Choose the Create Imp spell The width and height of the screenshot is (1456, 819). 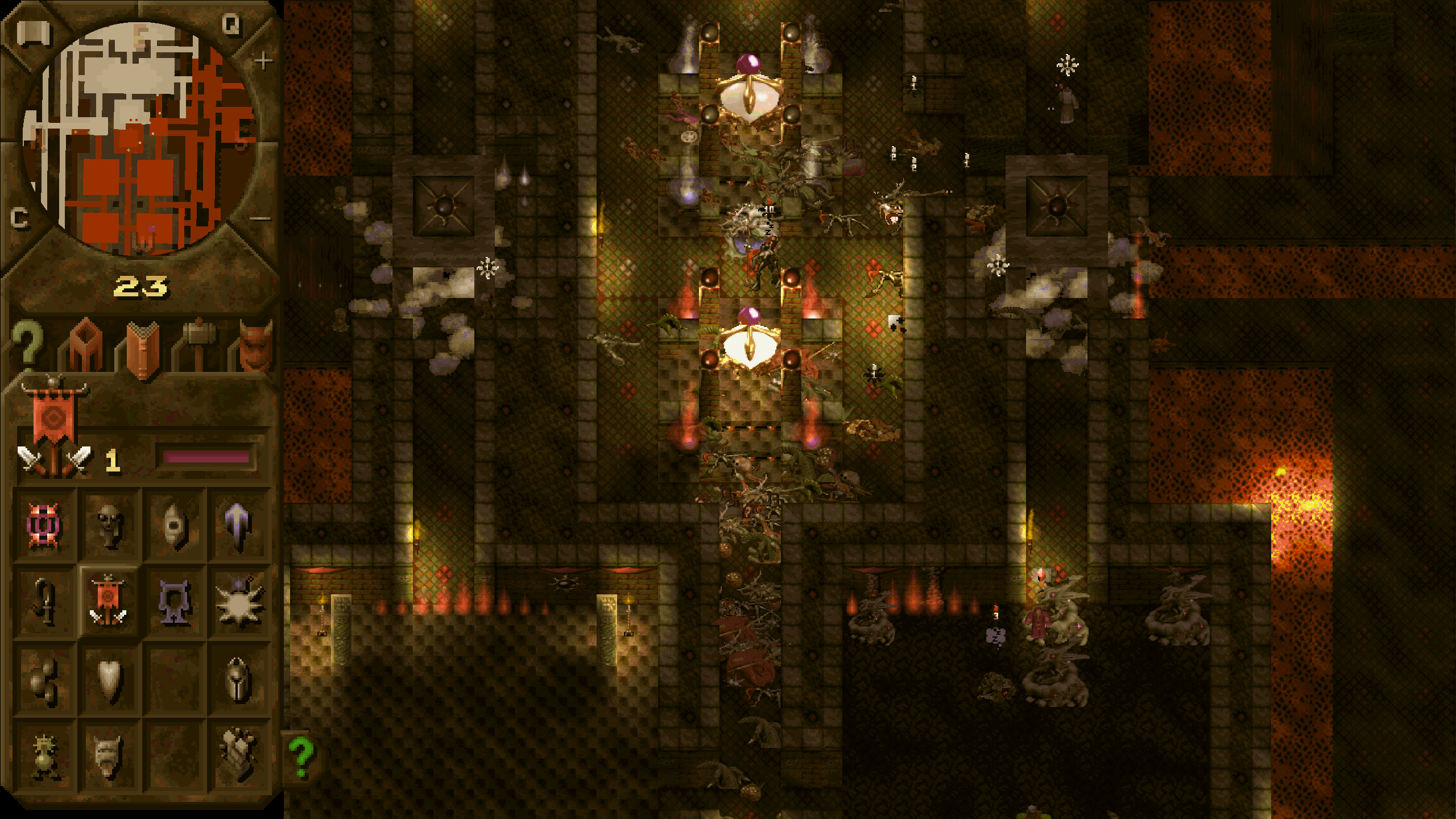[x=109, y=526]
